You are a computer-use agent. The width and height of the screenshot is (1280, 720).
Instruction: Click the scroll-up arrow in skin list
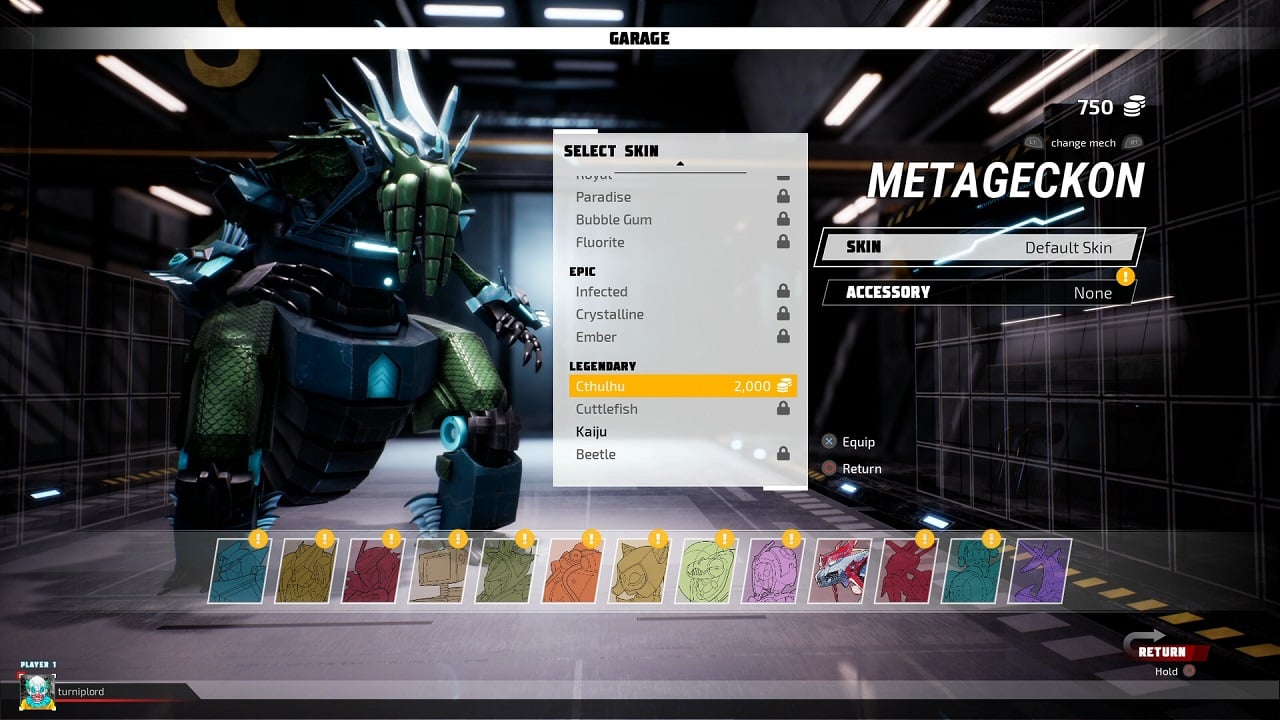(x=680, y=163)
